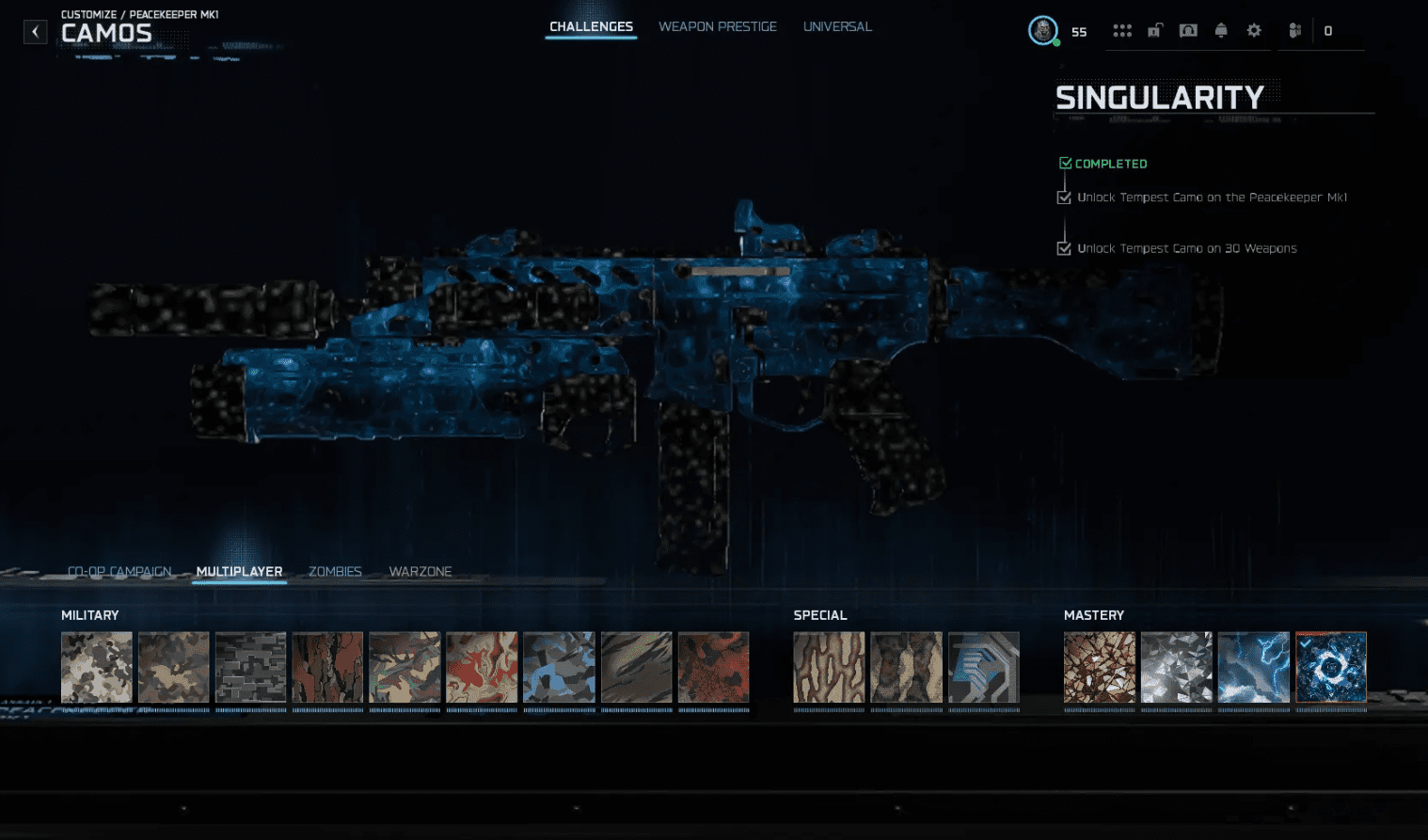This screenshot has height=840, width=1428.
Task: Switch to the CO-OP CAMPAIGN tab
Action: coord(119,571)
